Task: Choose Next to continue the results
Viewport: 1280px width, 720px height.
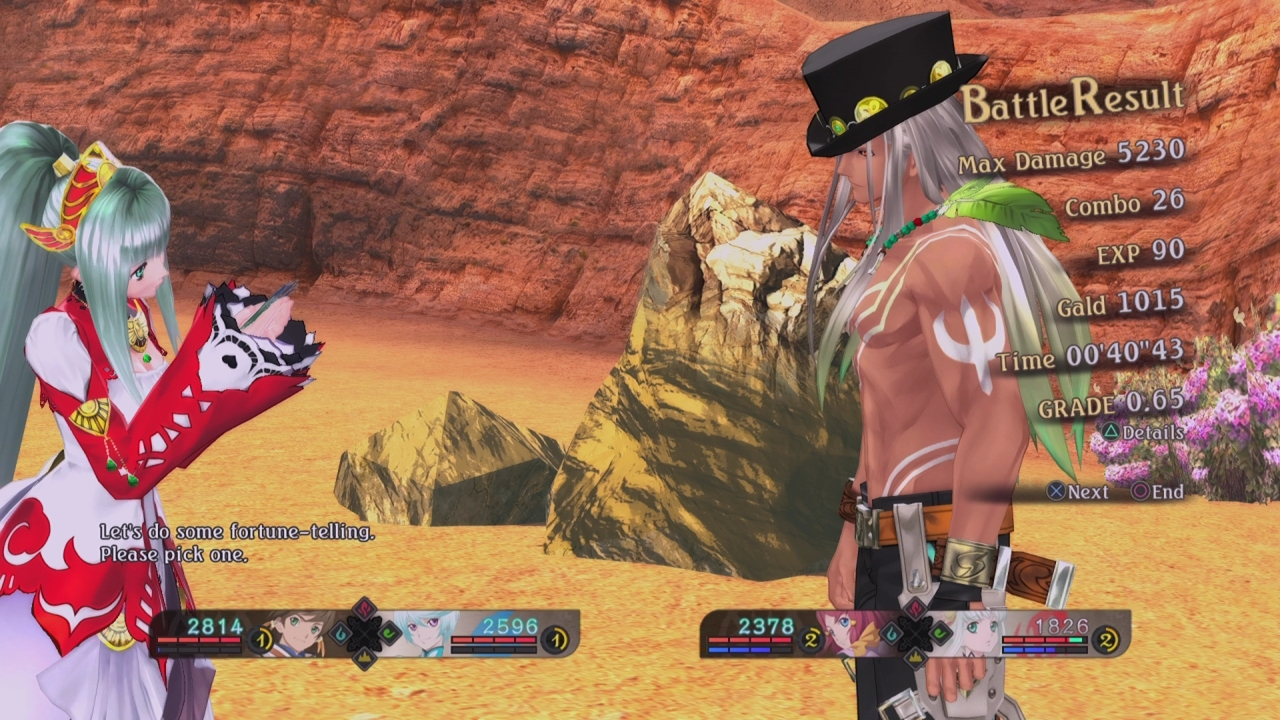Action: (1077, 492)
